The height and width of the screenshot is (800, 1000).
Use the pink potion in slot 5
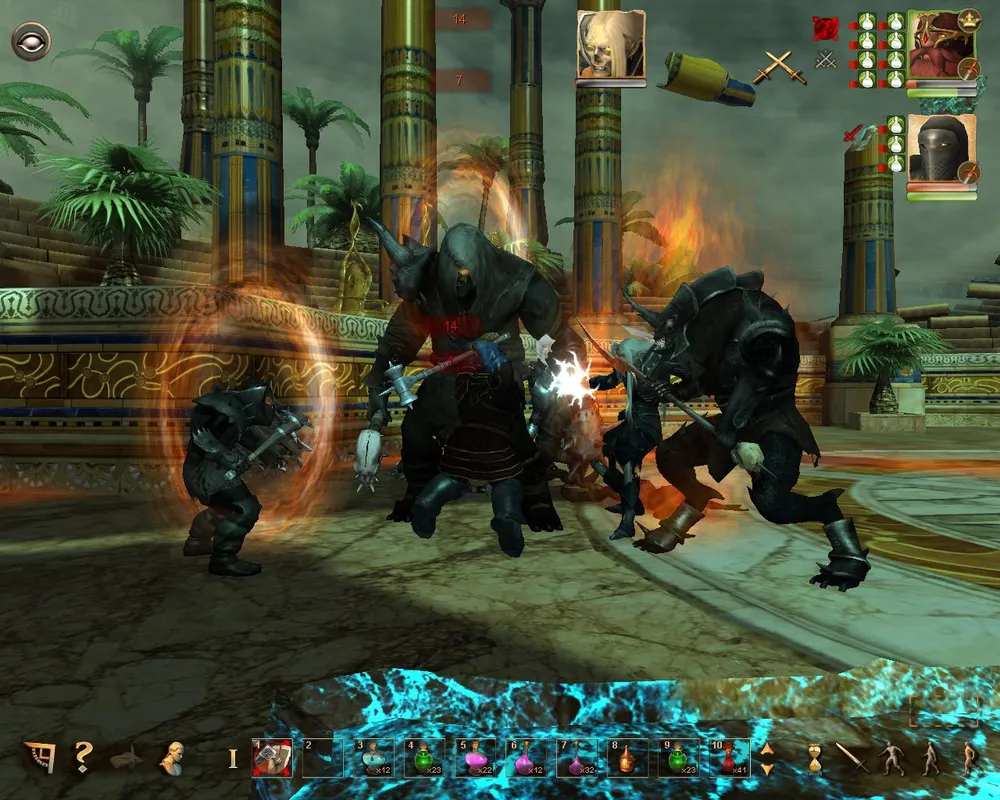point(474,758)
